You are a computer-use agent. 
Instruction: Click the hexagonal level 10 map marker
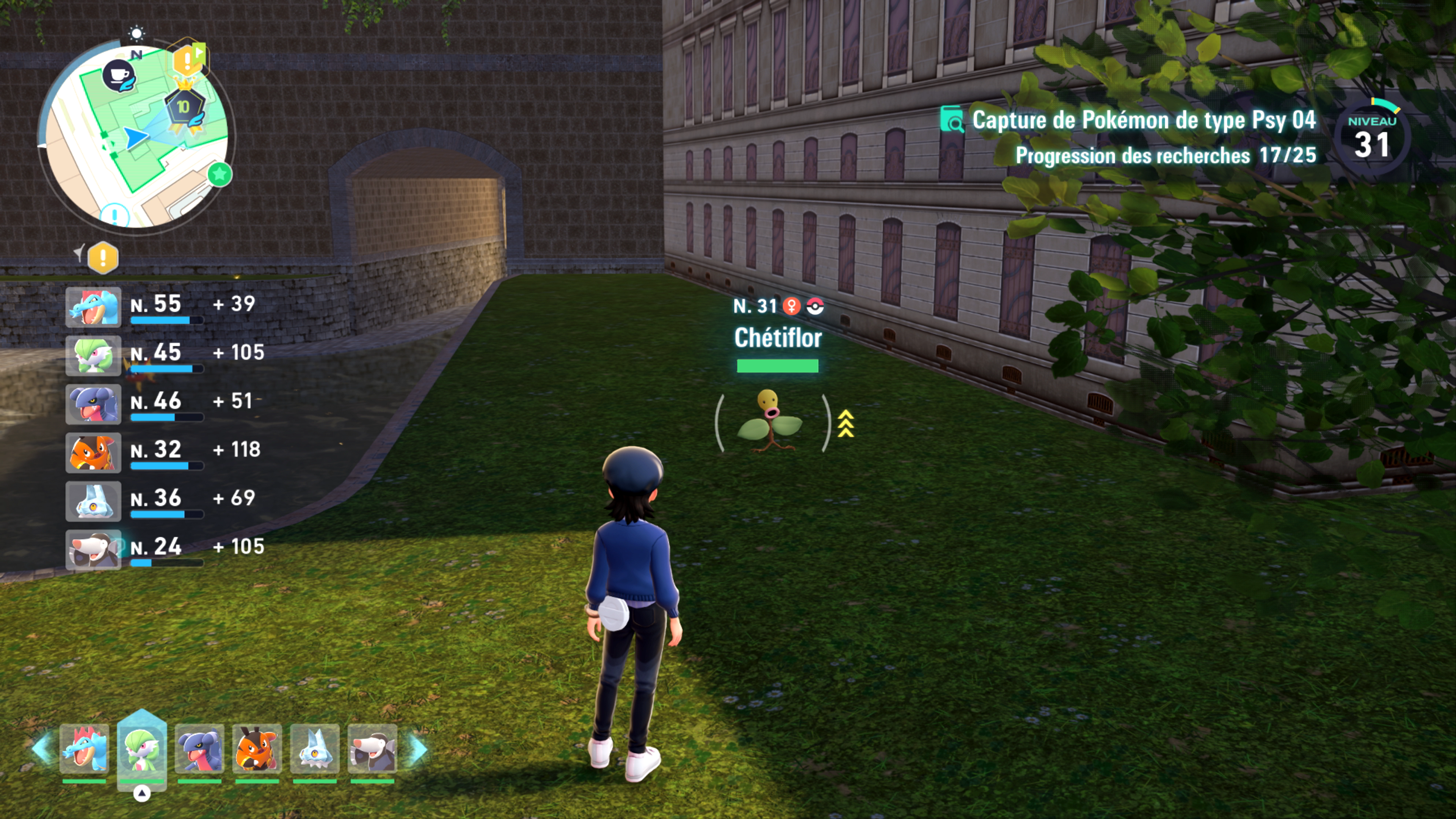coord(184,107)
